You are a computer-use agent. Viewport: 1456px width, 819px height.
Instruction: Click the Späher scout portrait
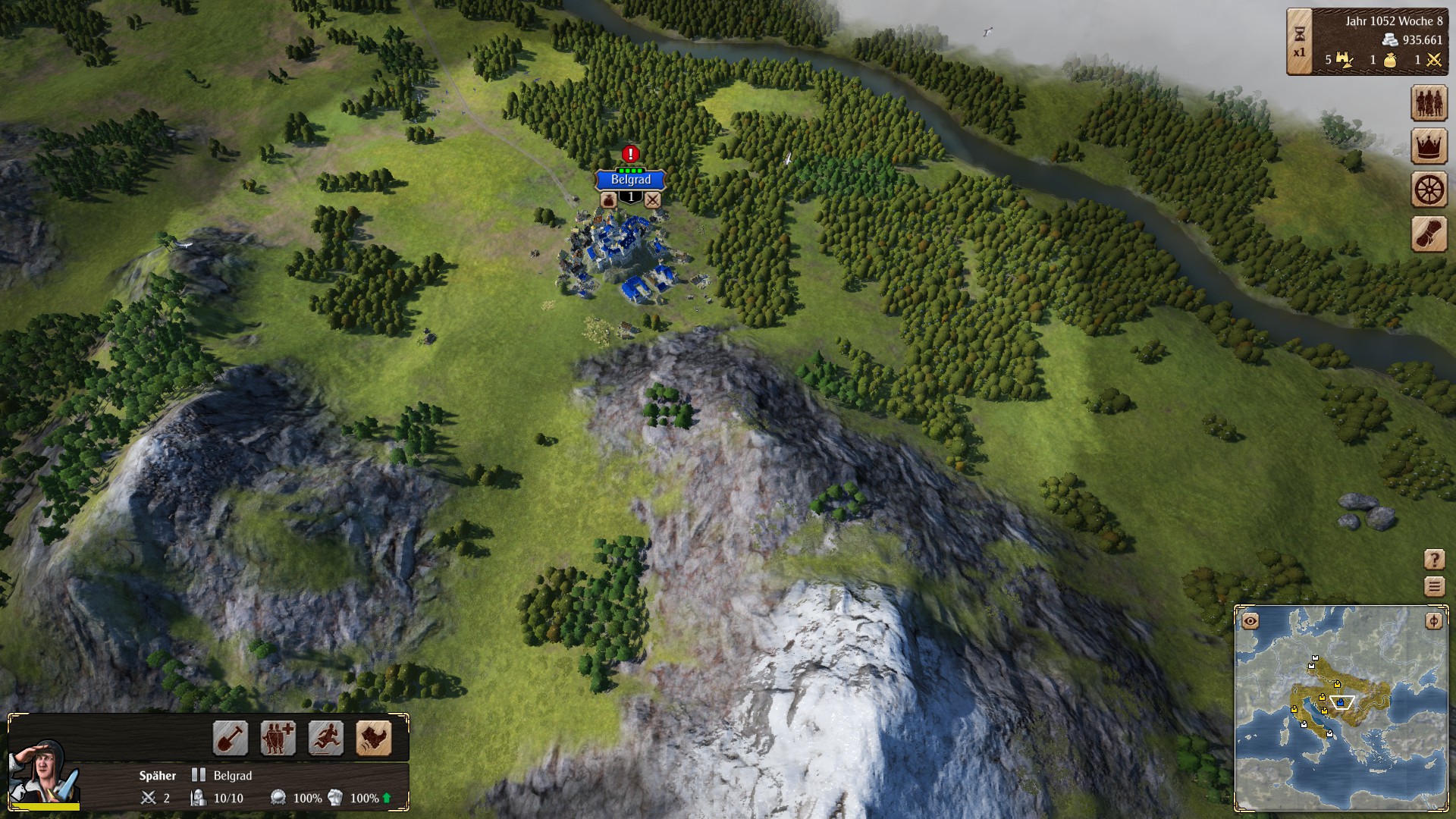[x=42, y=771]
